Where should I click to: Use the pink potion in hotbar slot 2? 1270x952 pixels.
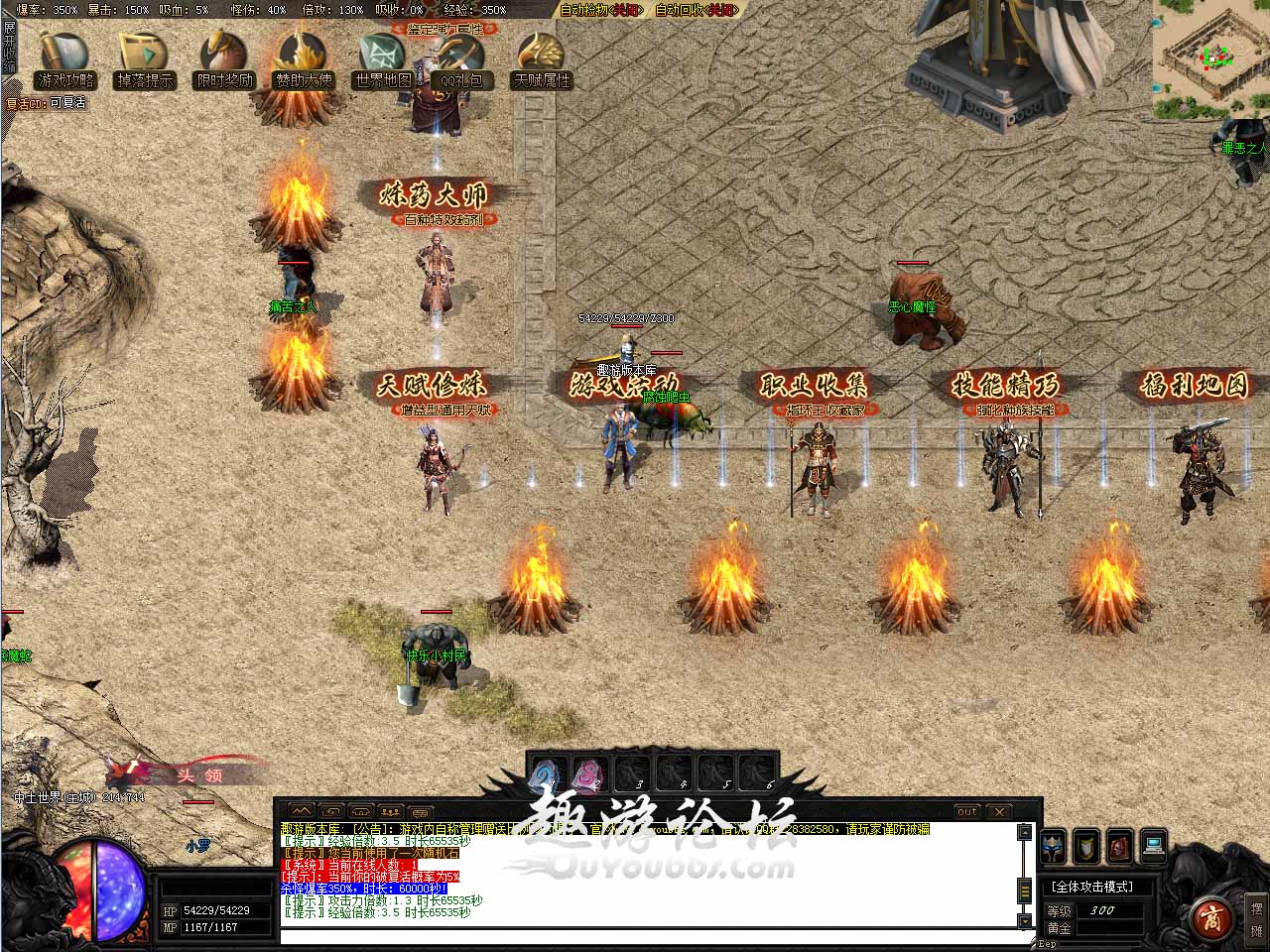[x=590, y=773]
